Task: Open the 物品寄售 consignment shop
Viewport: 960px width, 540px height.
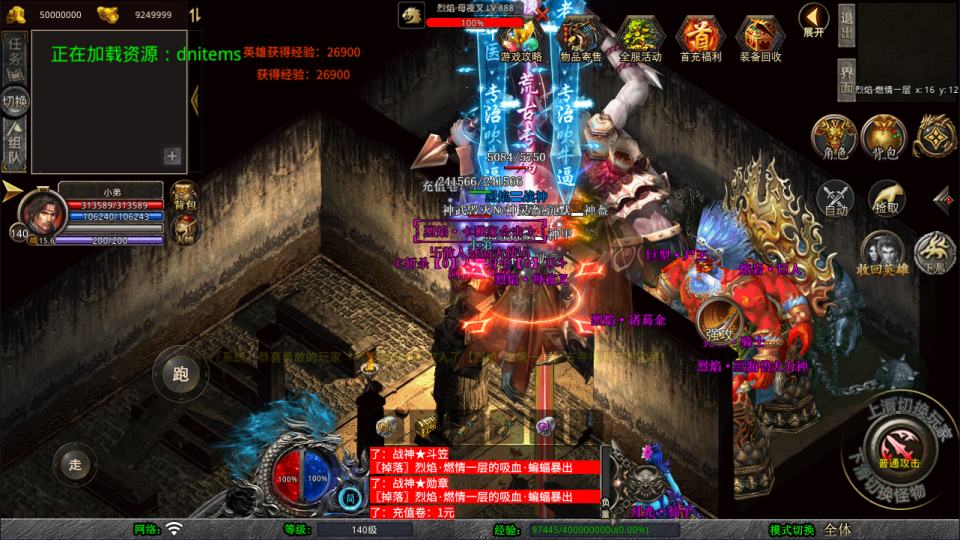Action: click(x=580, y=37)
